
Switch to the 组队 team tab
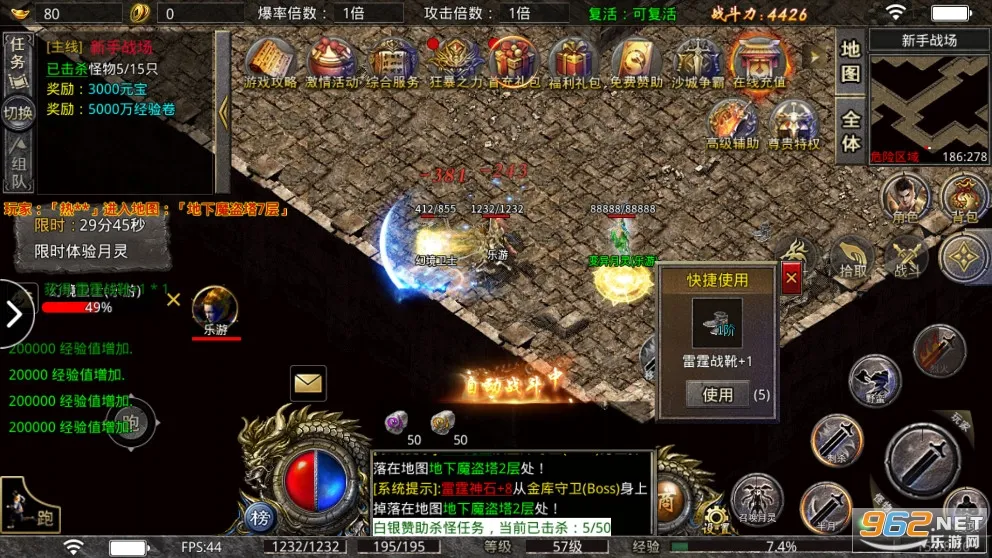coord(18,163)
